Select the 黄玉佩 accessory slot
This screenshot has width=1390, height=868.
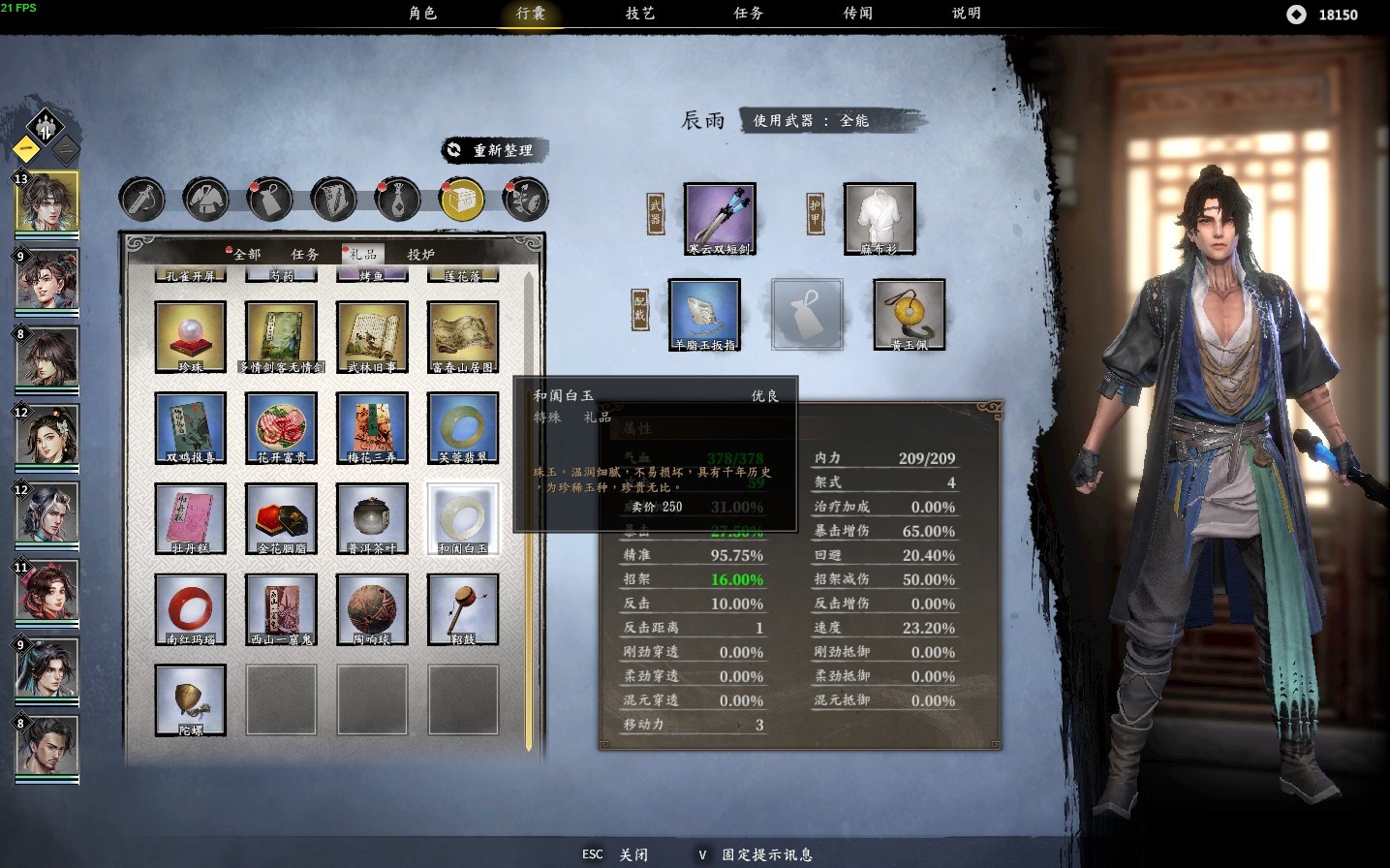point(909,314)
